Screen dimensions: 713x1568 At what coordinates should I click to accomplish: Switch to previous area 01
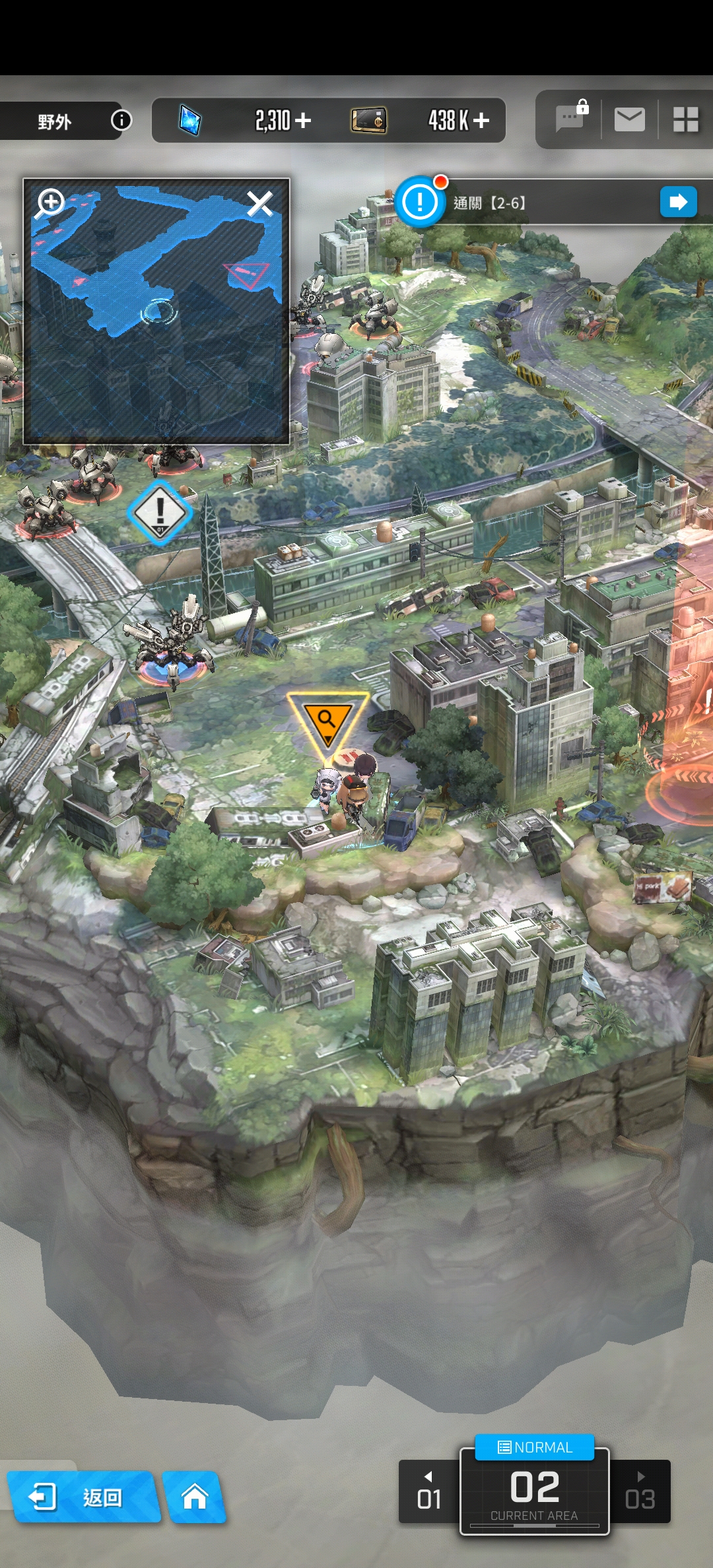pyautogui.click(x=429, y=1492)
